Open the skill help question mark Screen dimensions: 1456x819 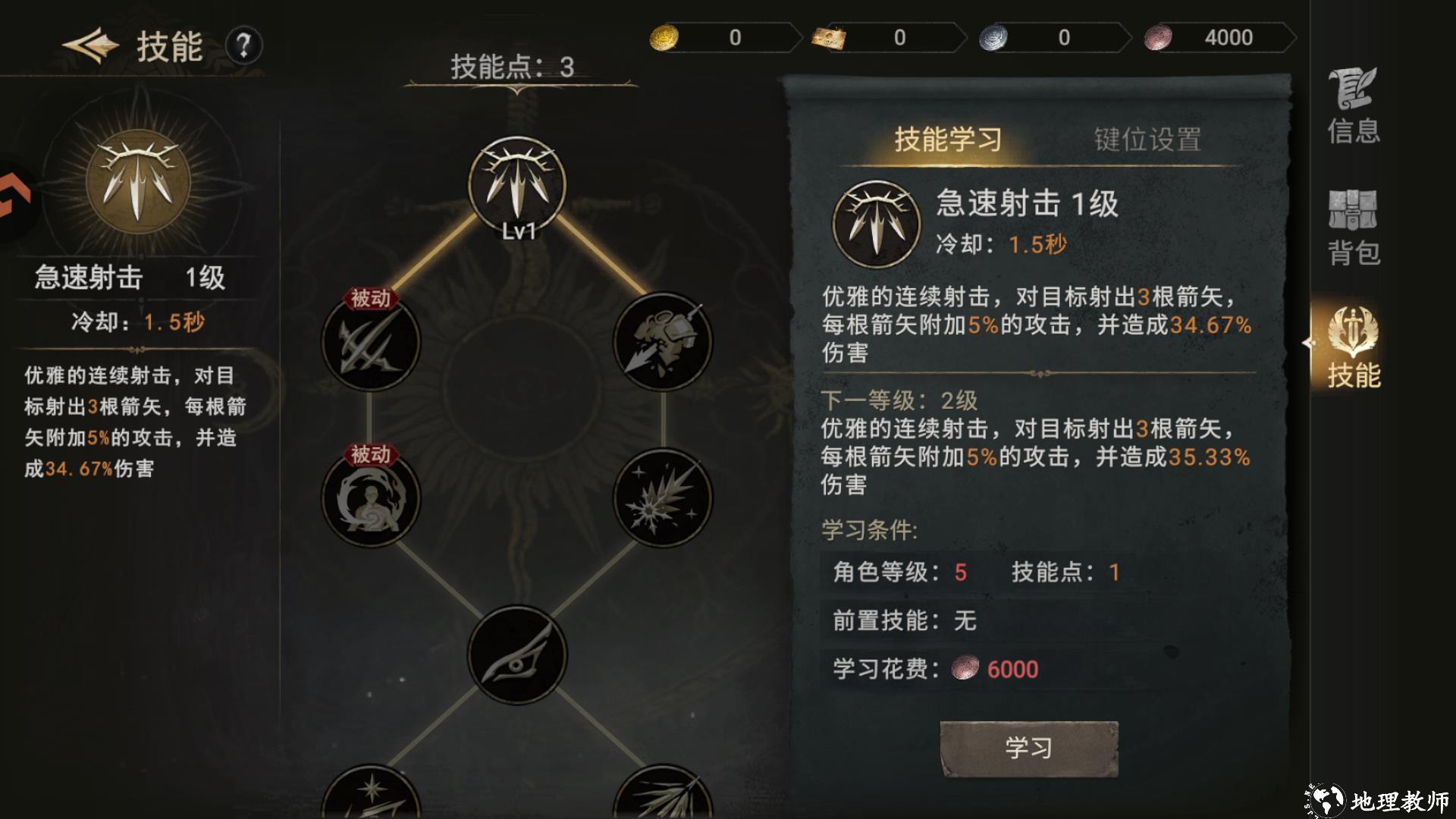[243, 46]
